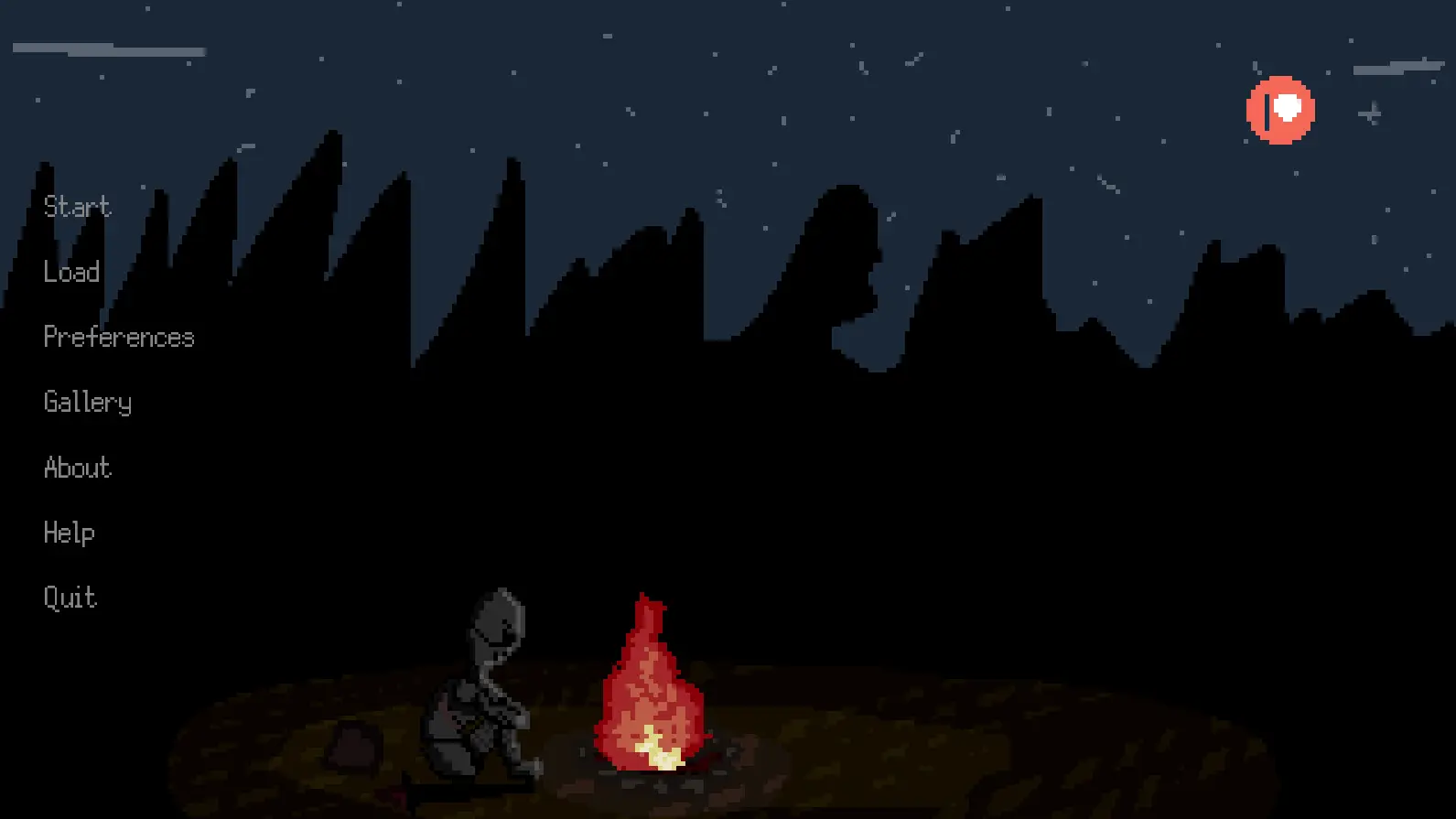
Task: Open the Gallery screen
Action: point(88,403)
